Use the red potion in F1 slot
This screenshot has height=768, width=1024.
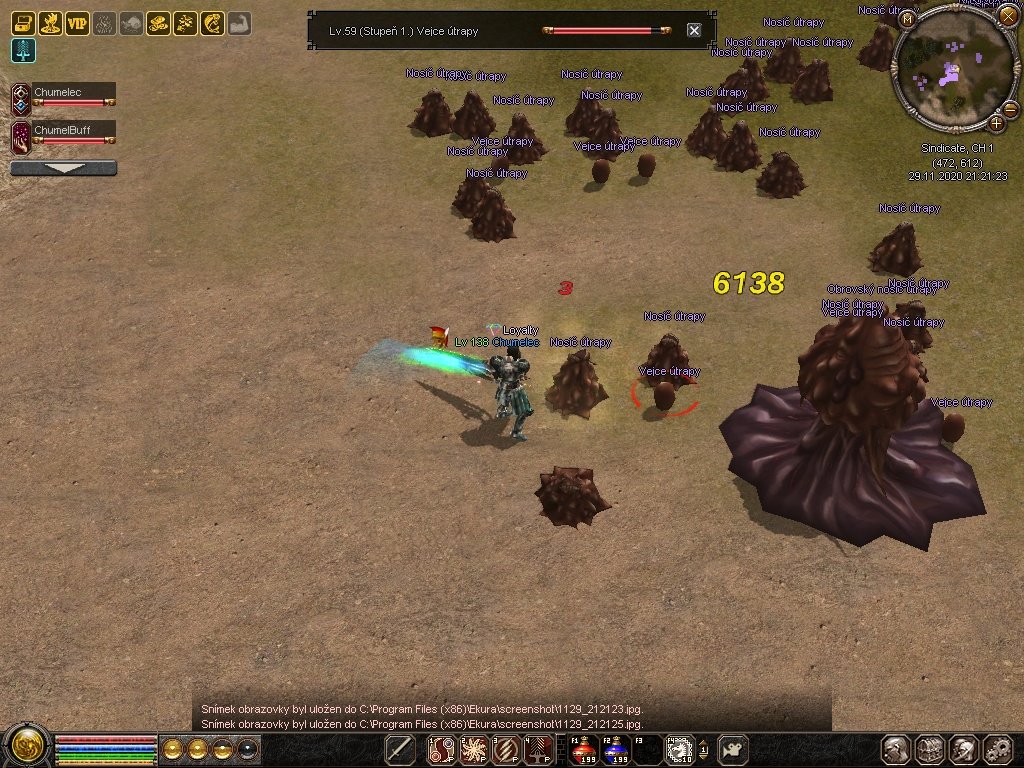[x=584, y=749]
